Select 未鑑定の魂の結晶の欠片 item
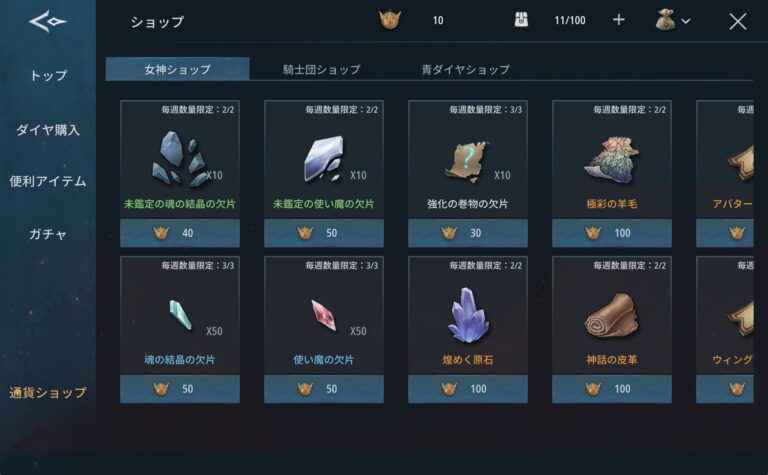Viewport: 768px width, 475px height. click(180, 160)
